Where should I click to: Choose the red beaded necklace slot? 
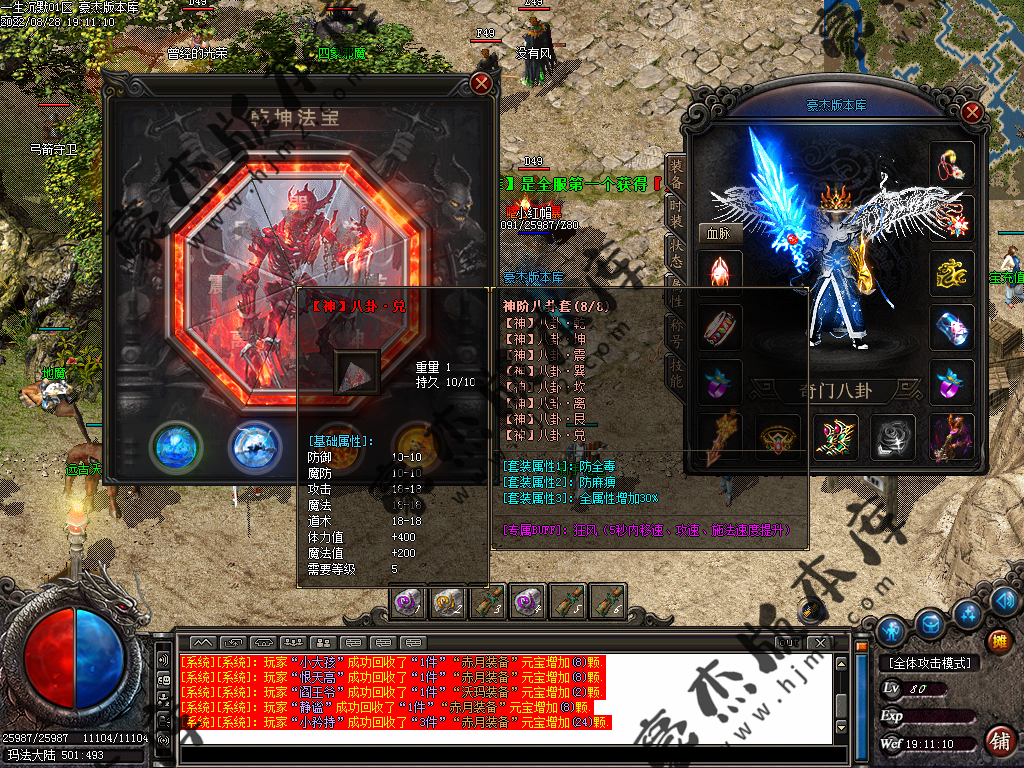(952, 165)
